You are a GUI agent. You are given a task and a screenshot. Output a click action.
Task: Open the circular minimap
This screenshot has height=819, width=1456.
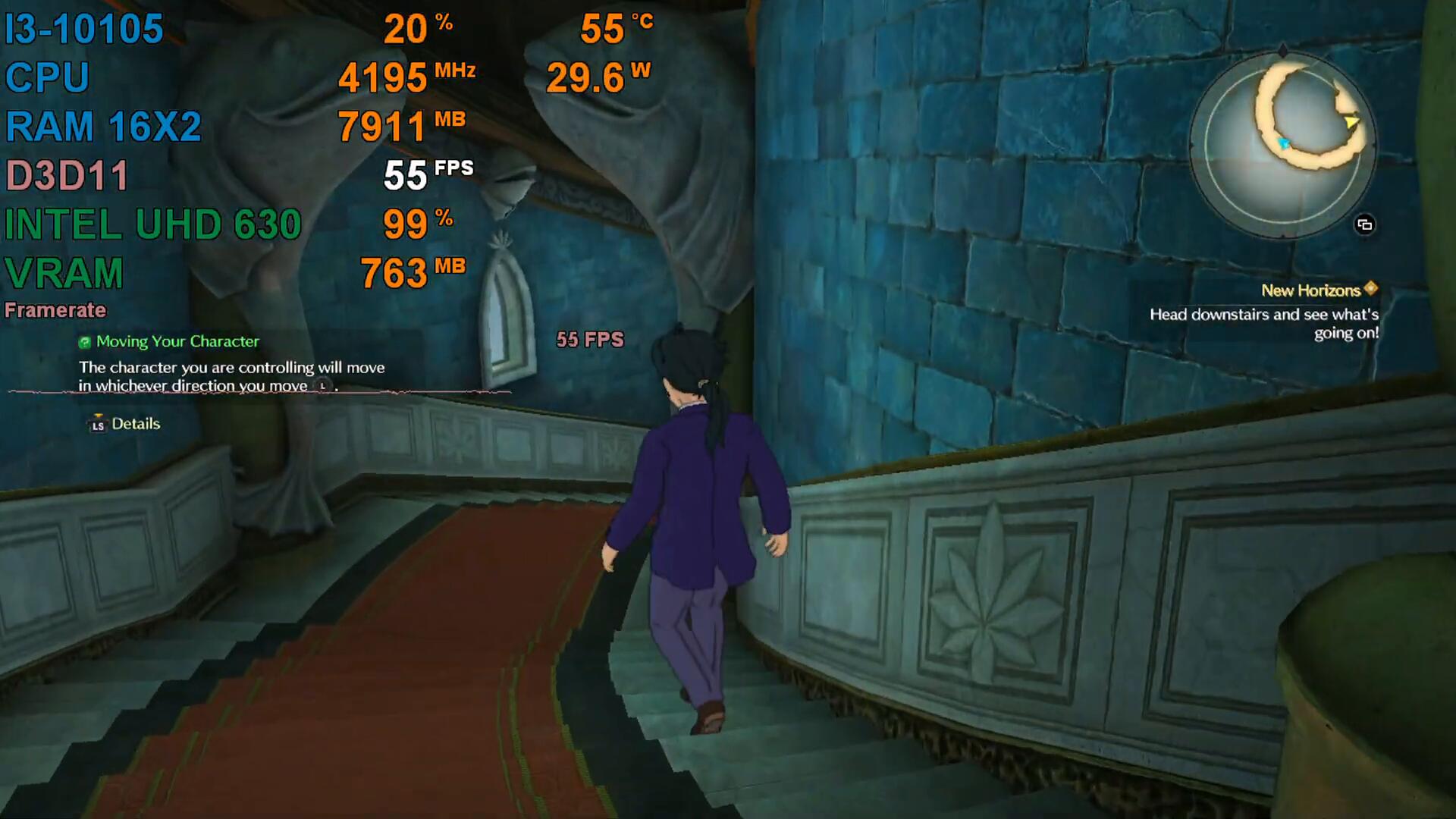click(x=1282, y=144)
